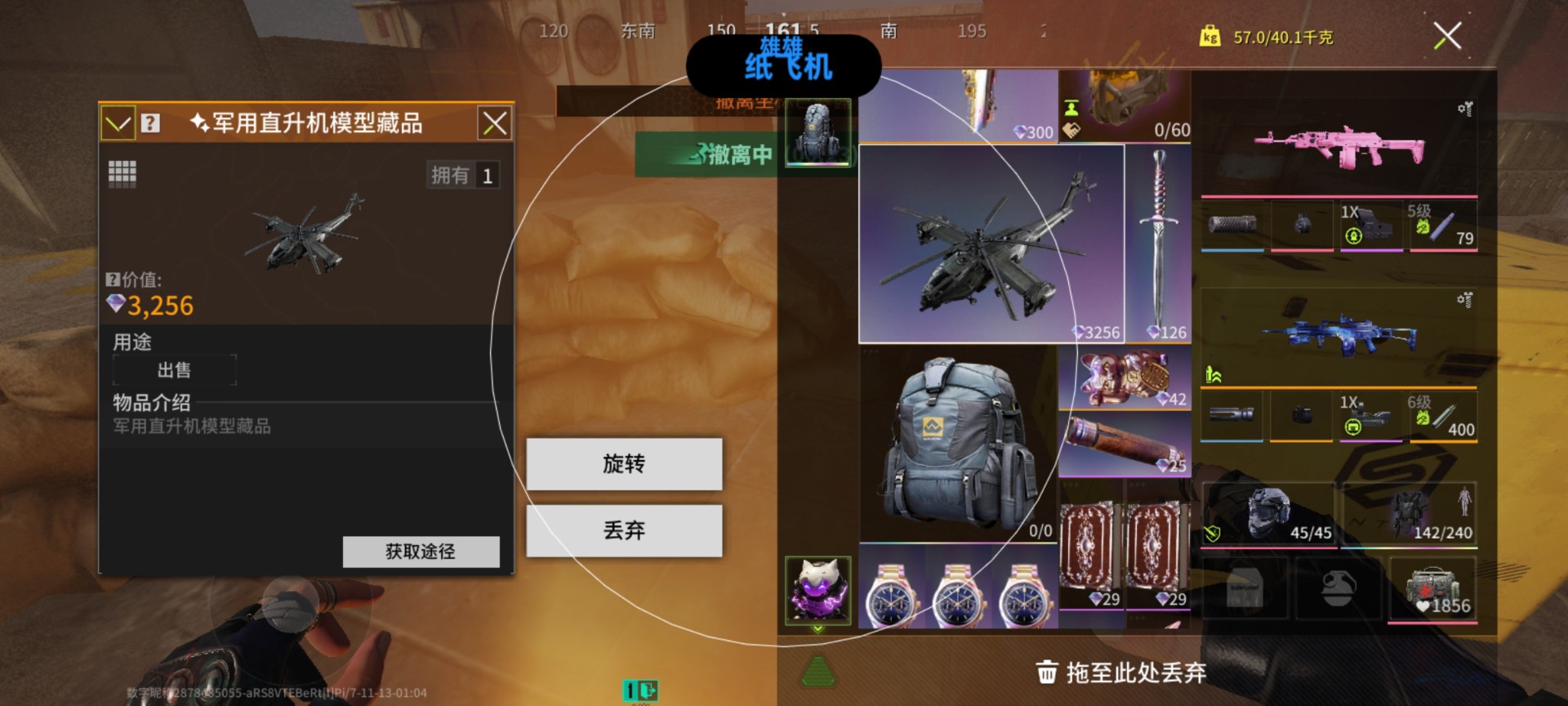Select 丢弃 to discard the item
The image size is (1568, 706).
625,529
